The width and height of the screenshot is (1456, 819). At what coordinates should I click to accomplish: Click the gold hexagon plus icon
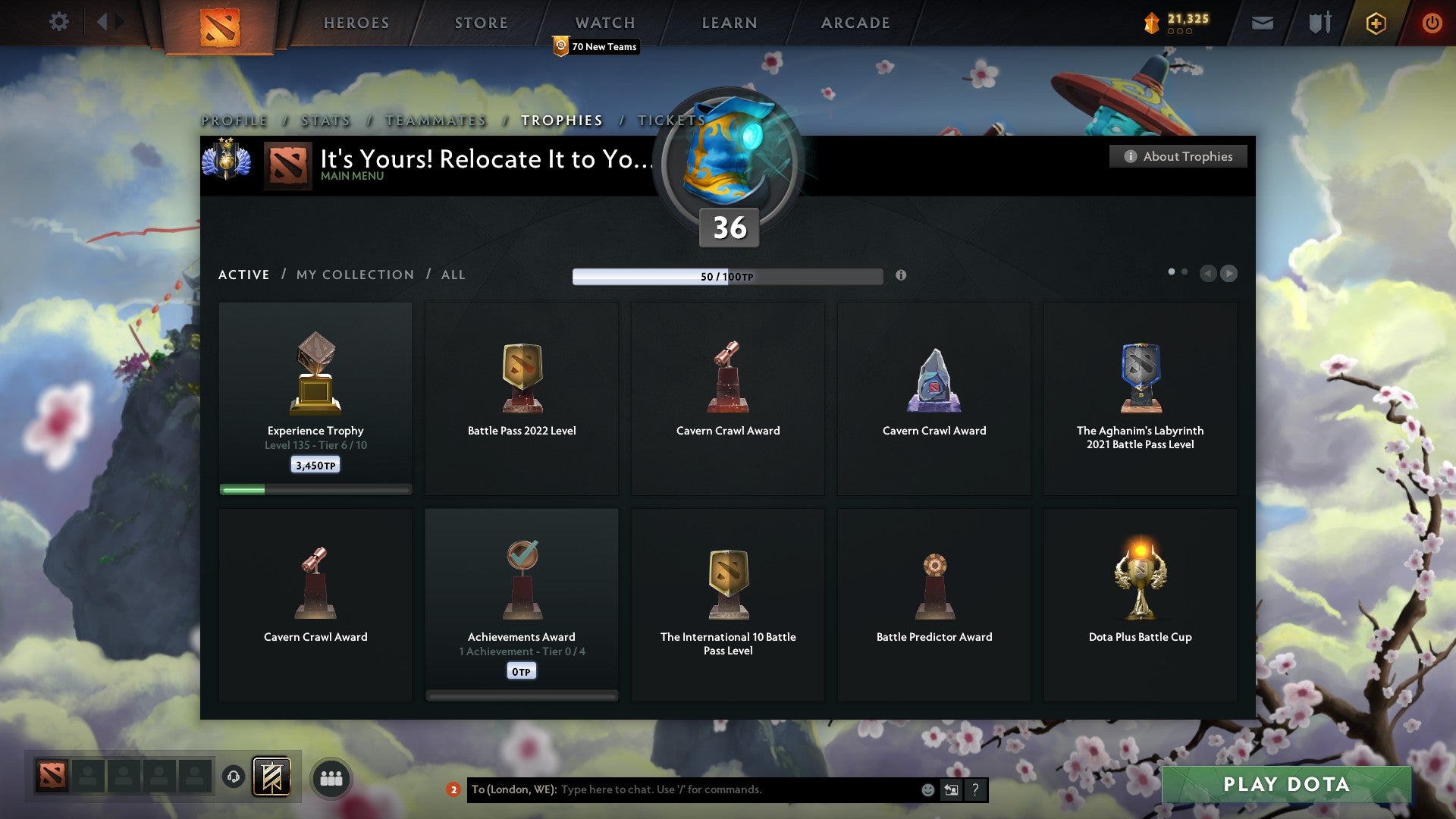click(x=1375, y=23)
